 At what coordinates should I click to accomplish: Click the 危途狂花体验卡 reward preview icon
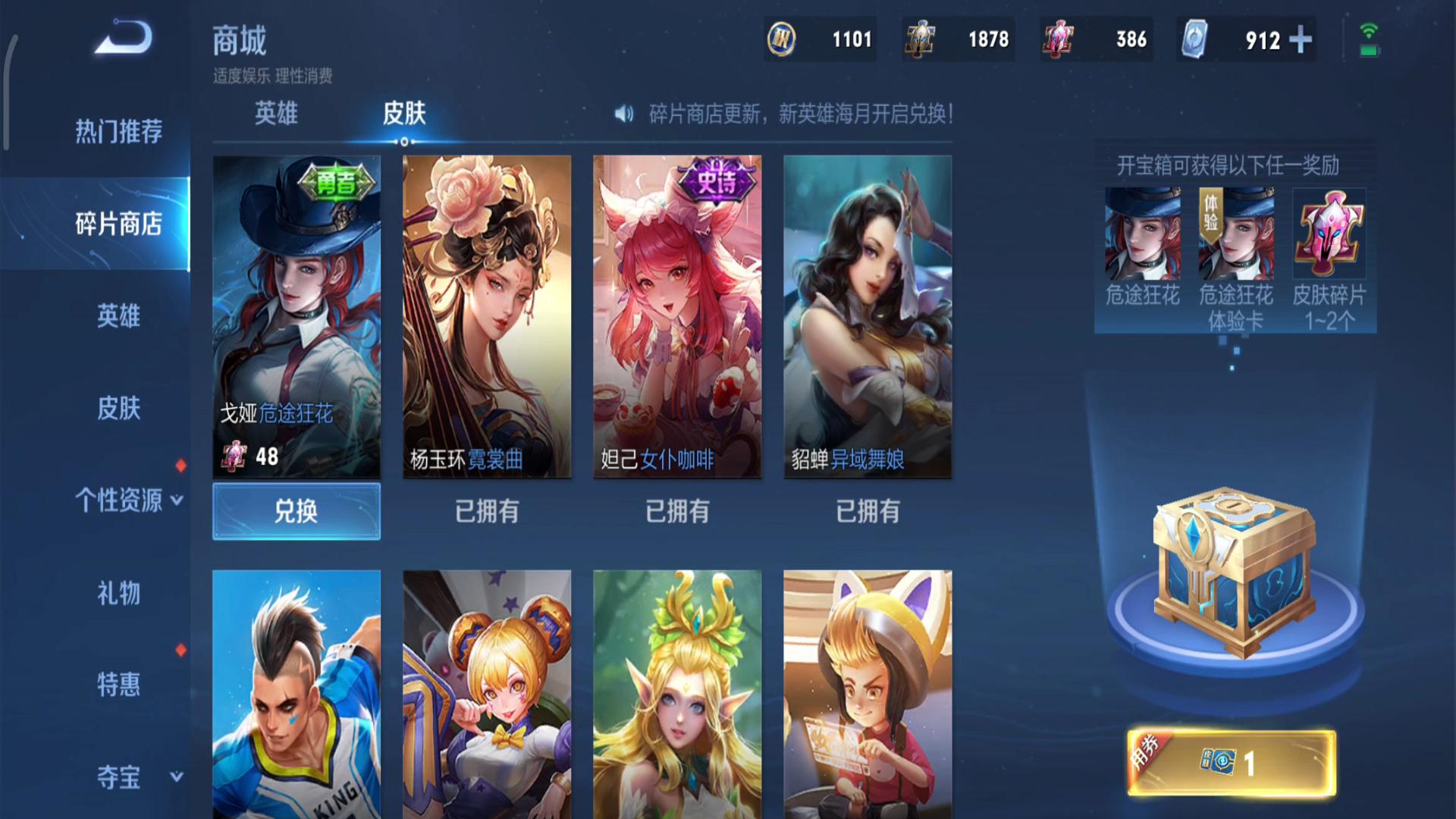1232,236
